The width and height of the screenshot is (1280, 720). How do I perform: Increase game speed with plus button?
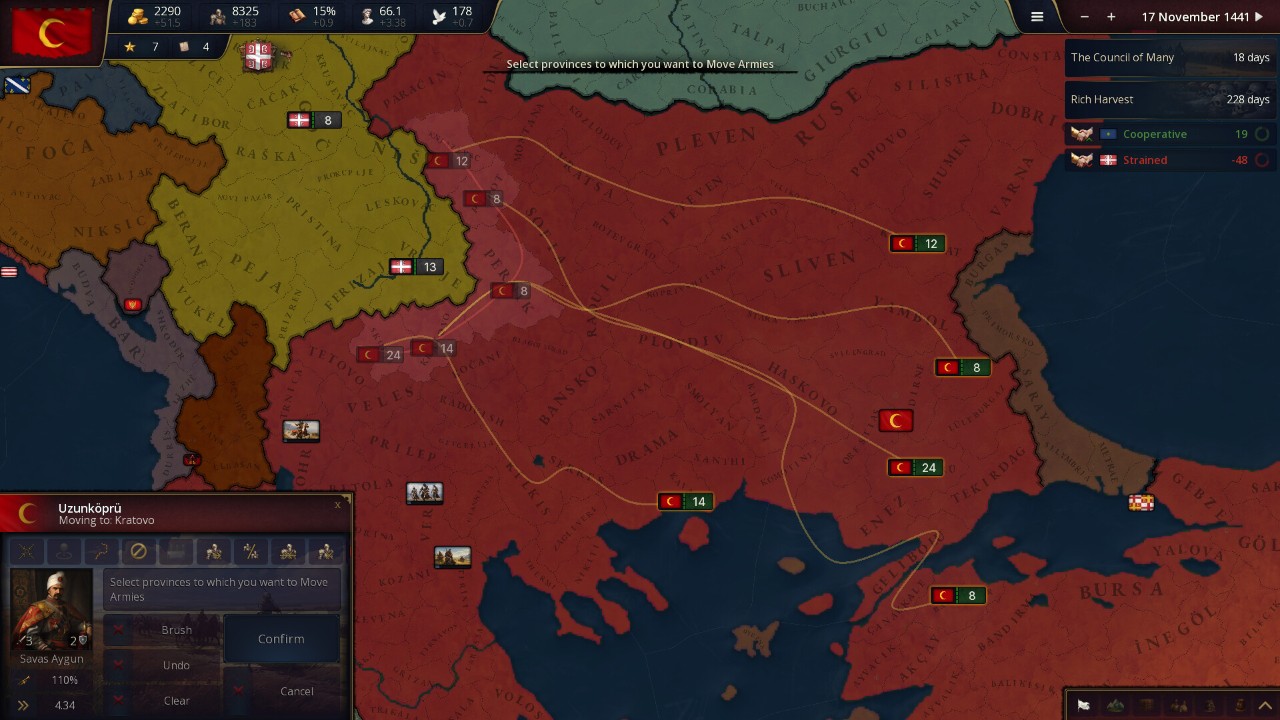click(x=1111, y=17)
